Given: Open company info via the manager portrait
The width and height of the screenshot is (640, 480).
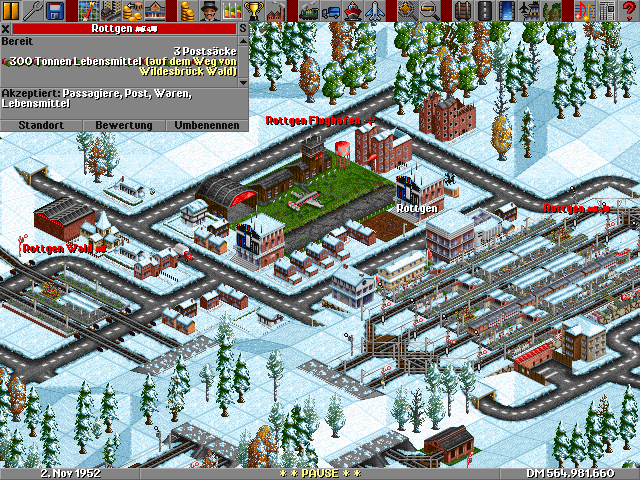Looking at the screenshot, I should pyautogui.click(x=209, y=11).
